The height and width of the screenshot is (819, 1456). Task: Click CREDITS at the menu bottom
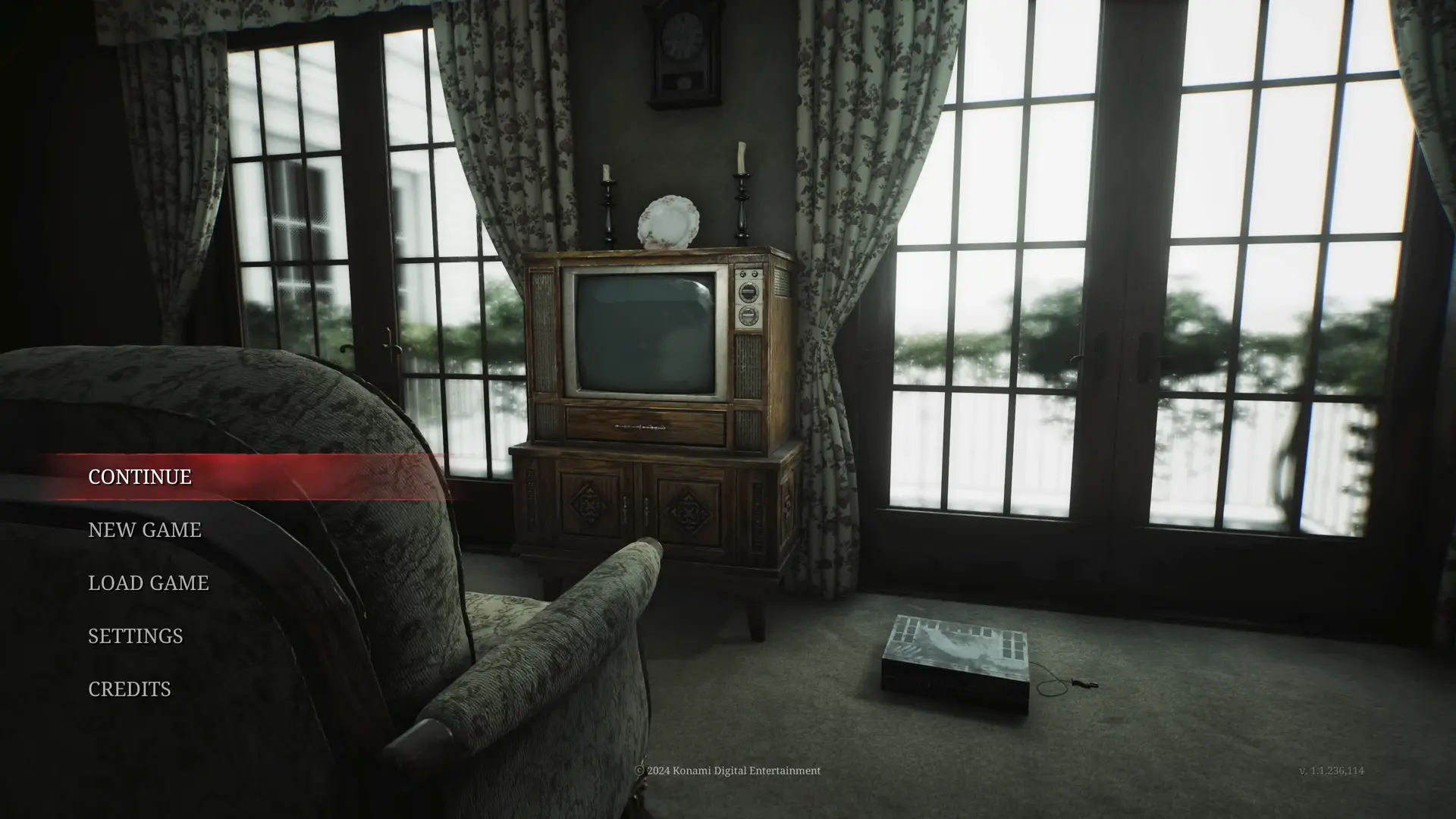click(x=130, y=689)
